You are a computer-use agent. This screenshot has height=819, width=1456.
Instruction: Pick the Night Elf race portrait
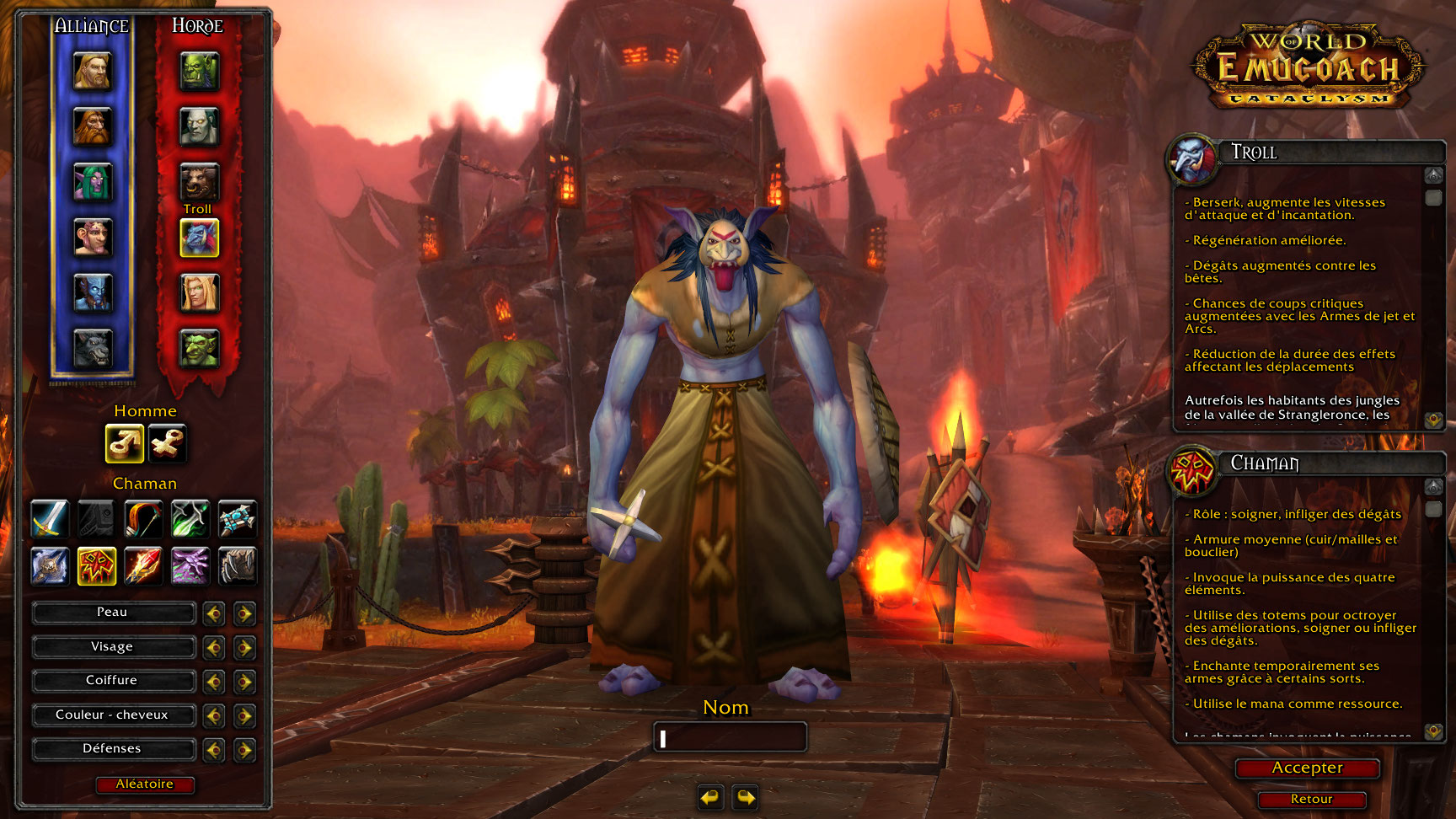point(93,182)
